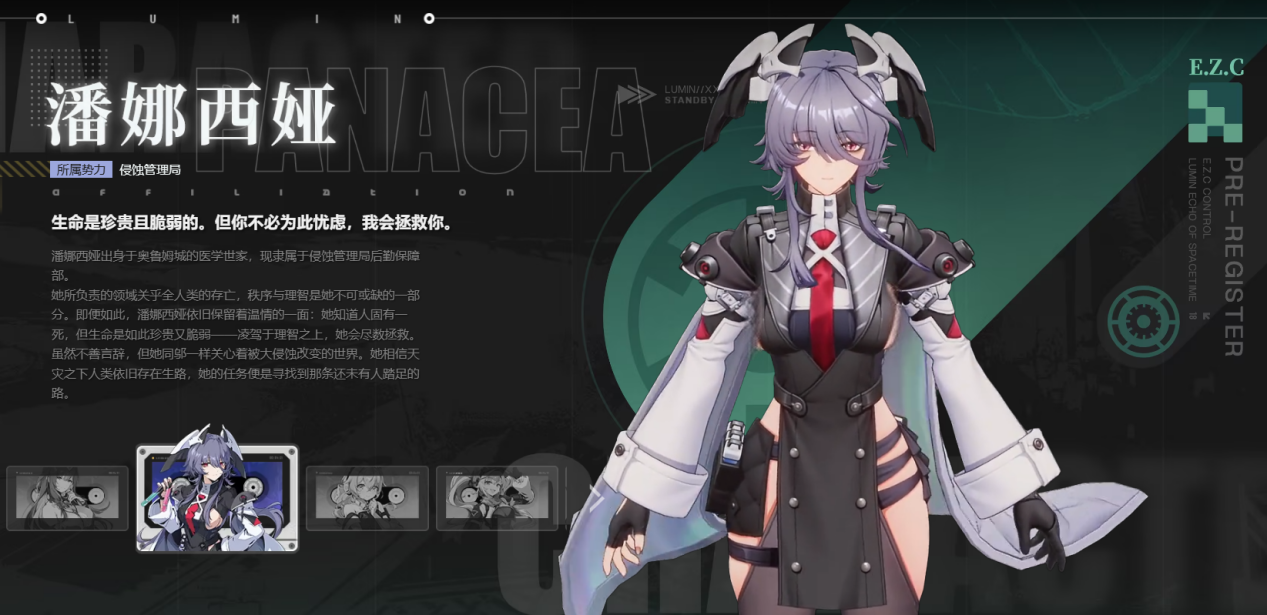Choose the greyed-out long-haired character card at far left
The width and height of the screenshot is (1267, 615).
(x=67, y=497)
